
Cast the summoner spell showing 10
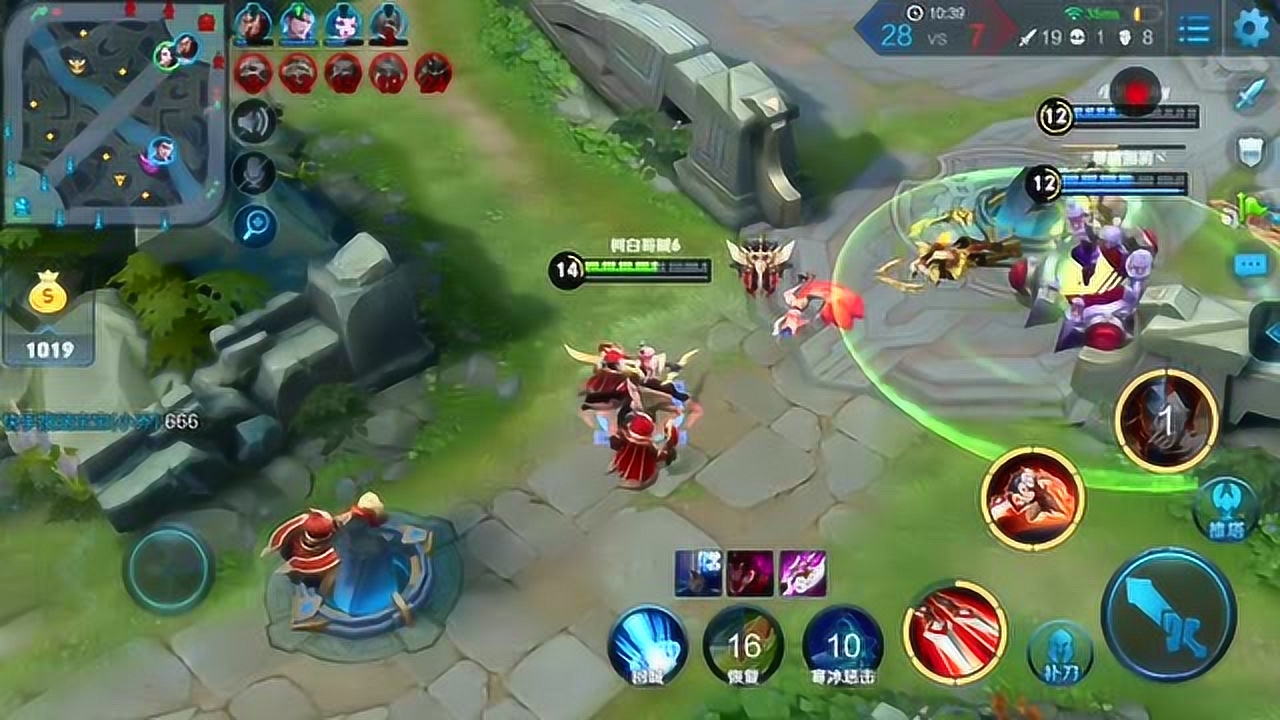843,645
